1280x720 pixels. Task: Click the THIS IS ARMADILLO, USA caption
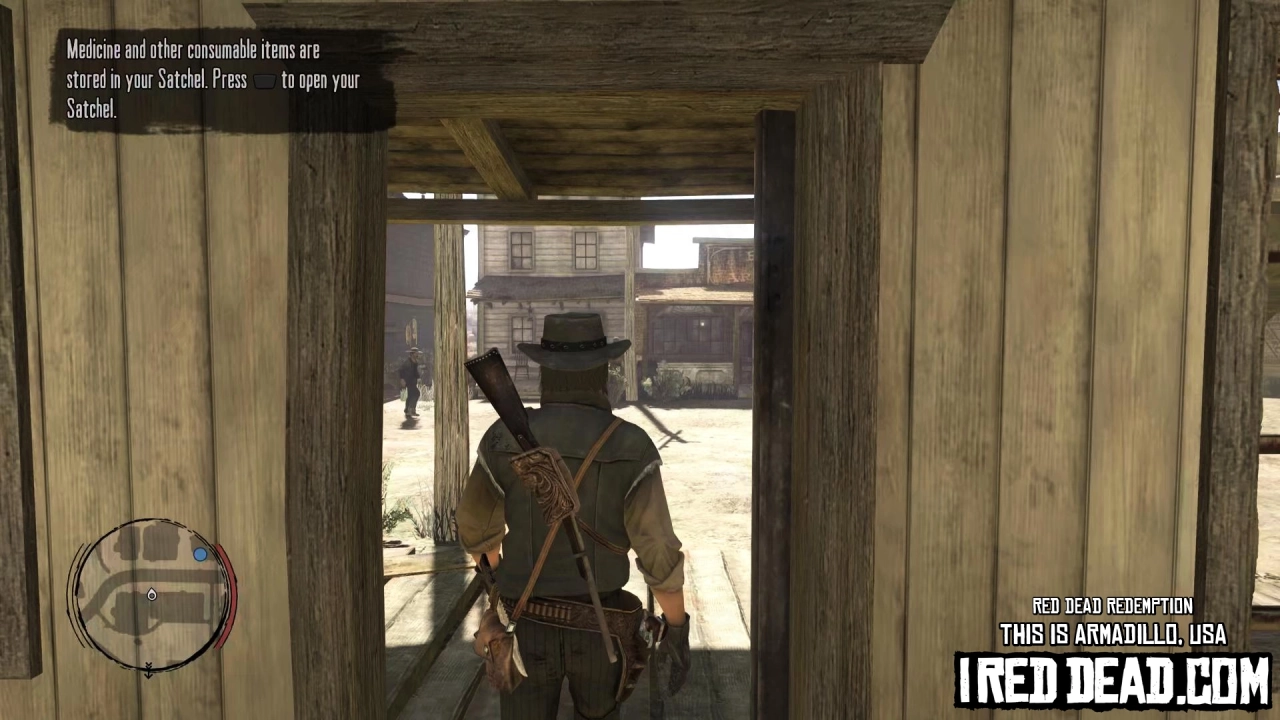pyautogui.click(x=1112, y=634)
